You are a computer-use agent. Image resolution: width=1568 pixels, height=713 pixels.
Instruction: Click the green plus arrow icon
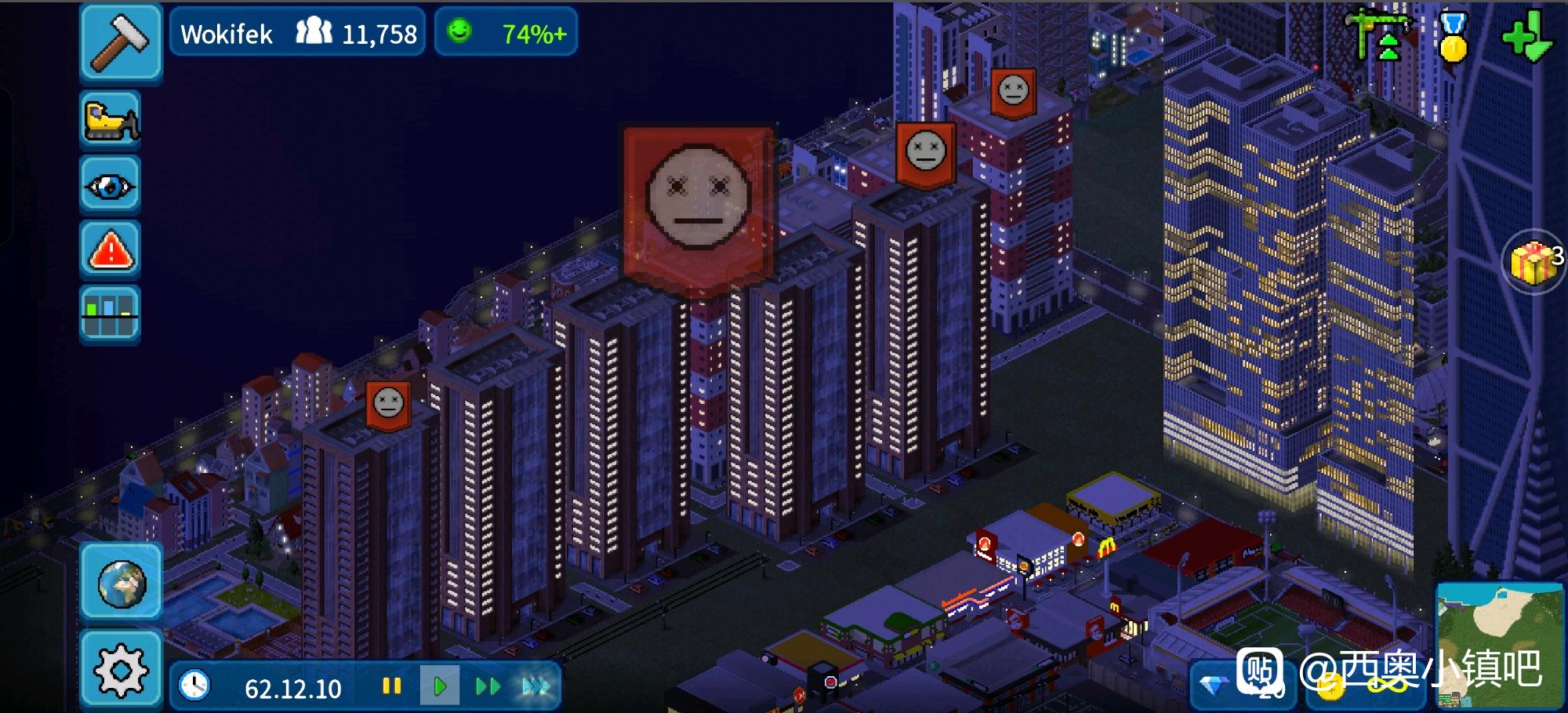(1526, 37)
